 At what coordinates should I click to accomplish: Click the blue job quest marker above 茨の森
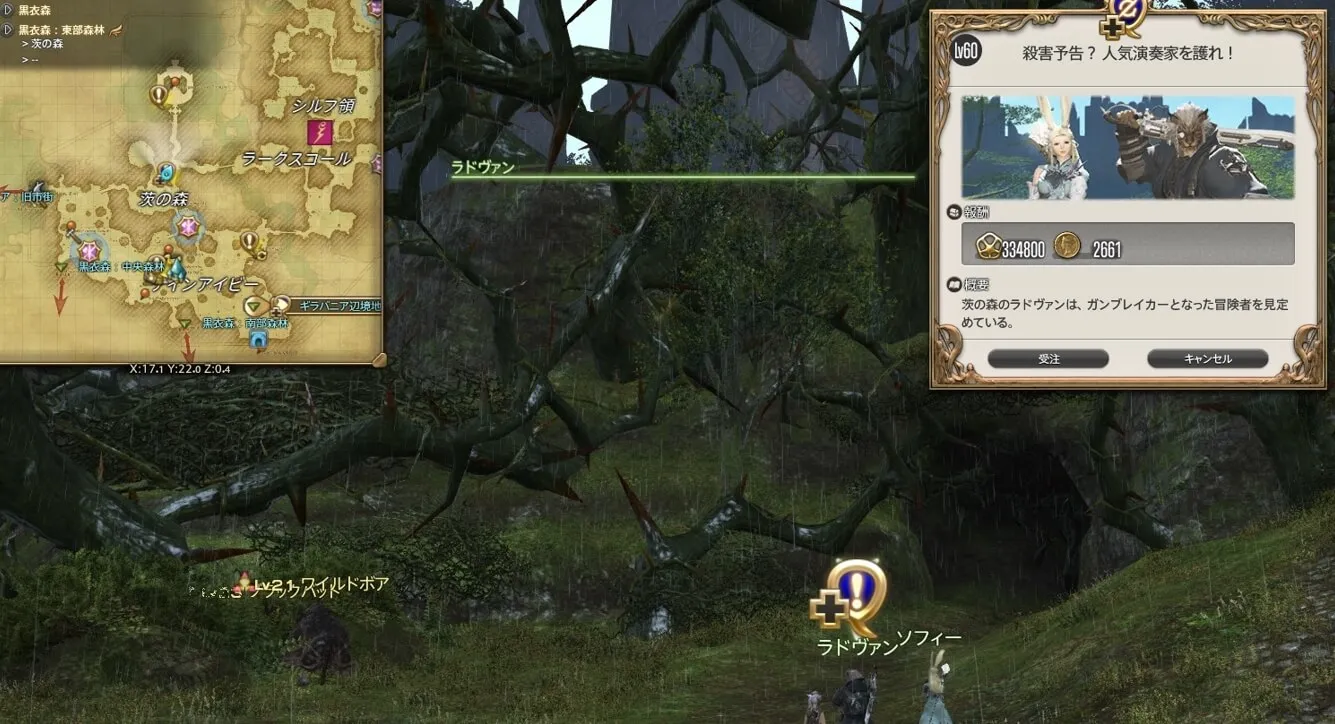(x=166, y=172)
